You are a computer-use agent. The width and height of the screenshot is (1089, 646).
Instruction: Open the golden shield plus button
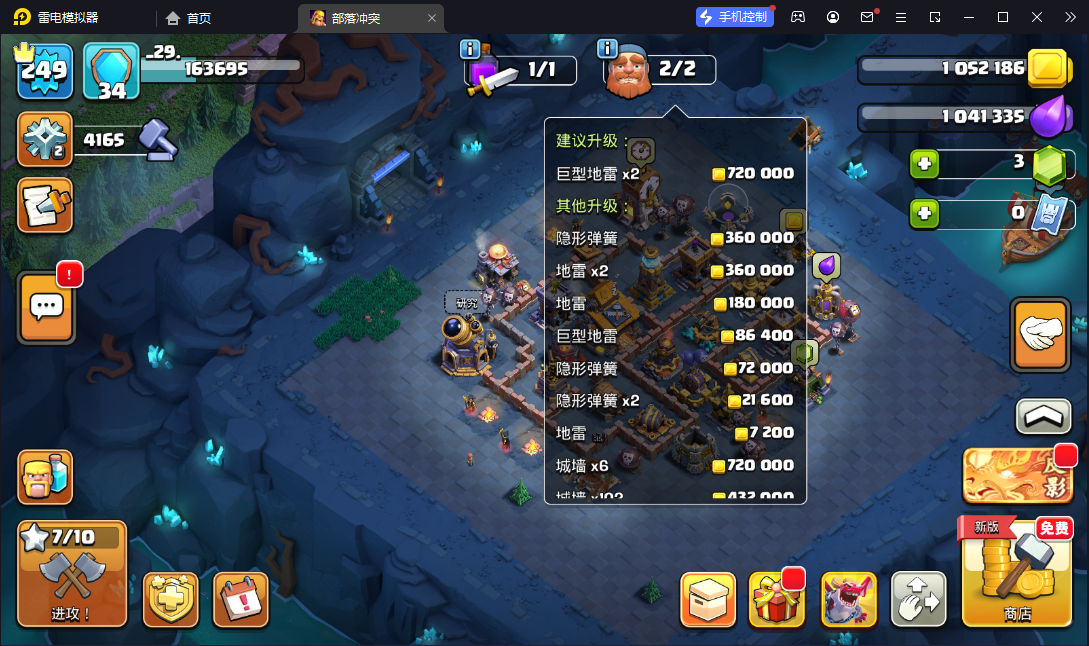tap(171, 600)
